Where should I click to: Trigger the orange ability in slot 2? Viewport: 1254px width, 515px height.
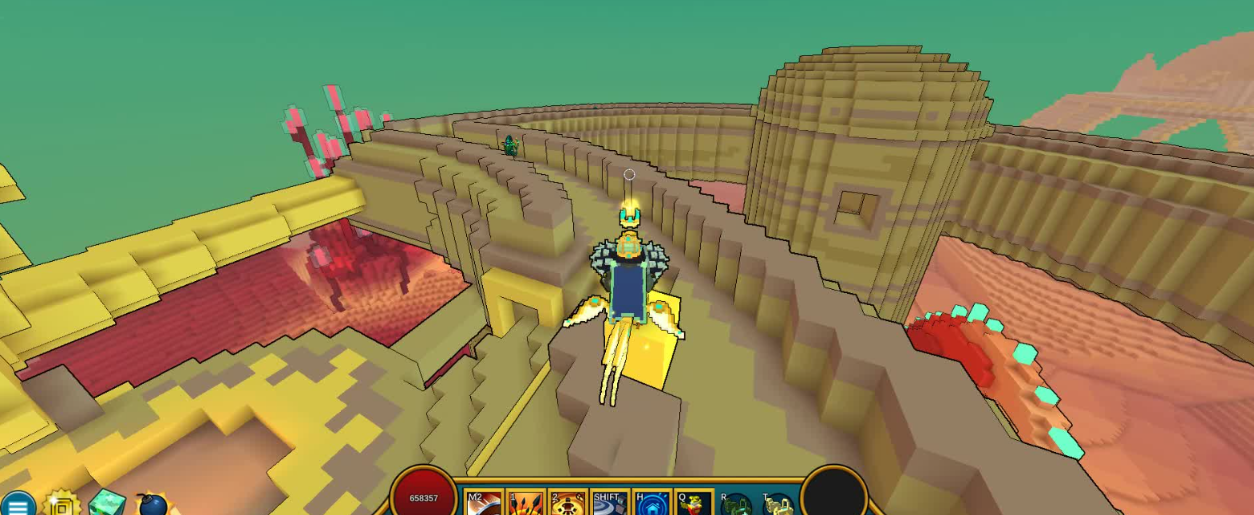pos(568,503)
